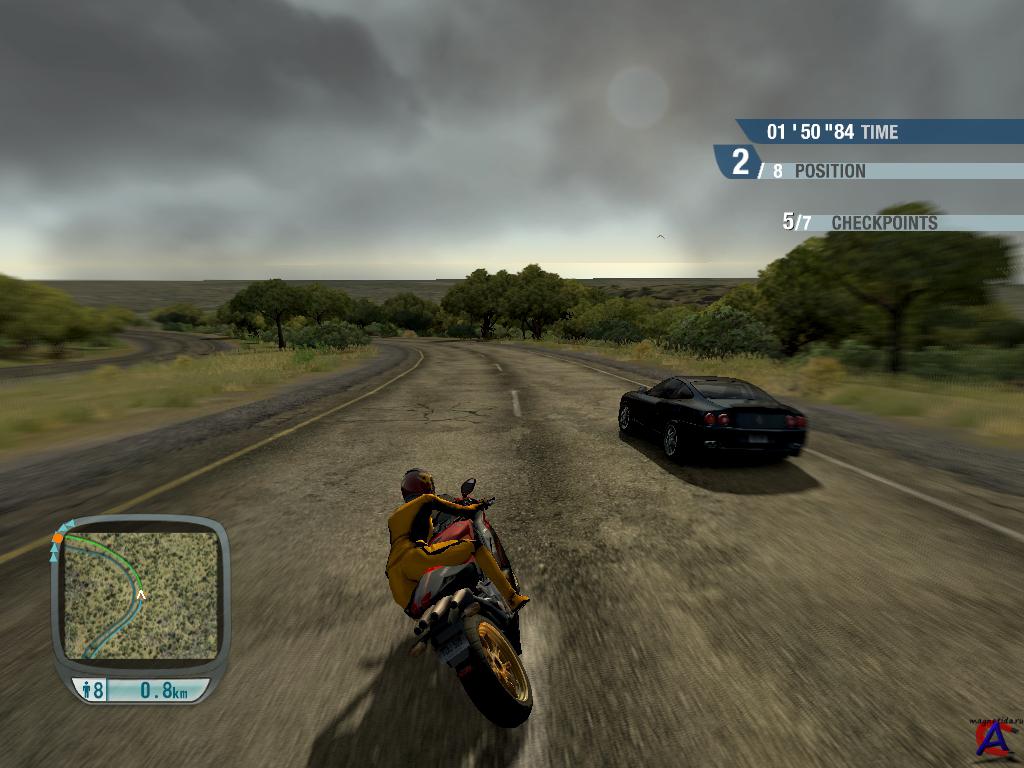
Task: Click the red A watermark logo
Action: point(995,741)
